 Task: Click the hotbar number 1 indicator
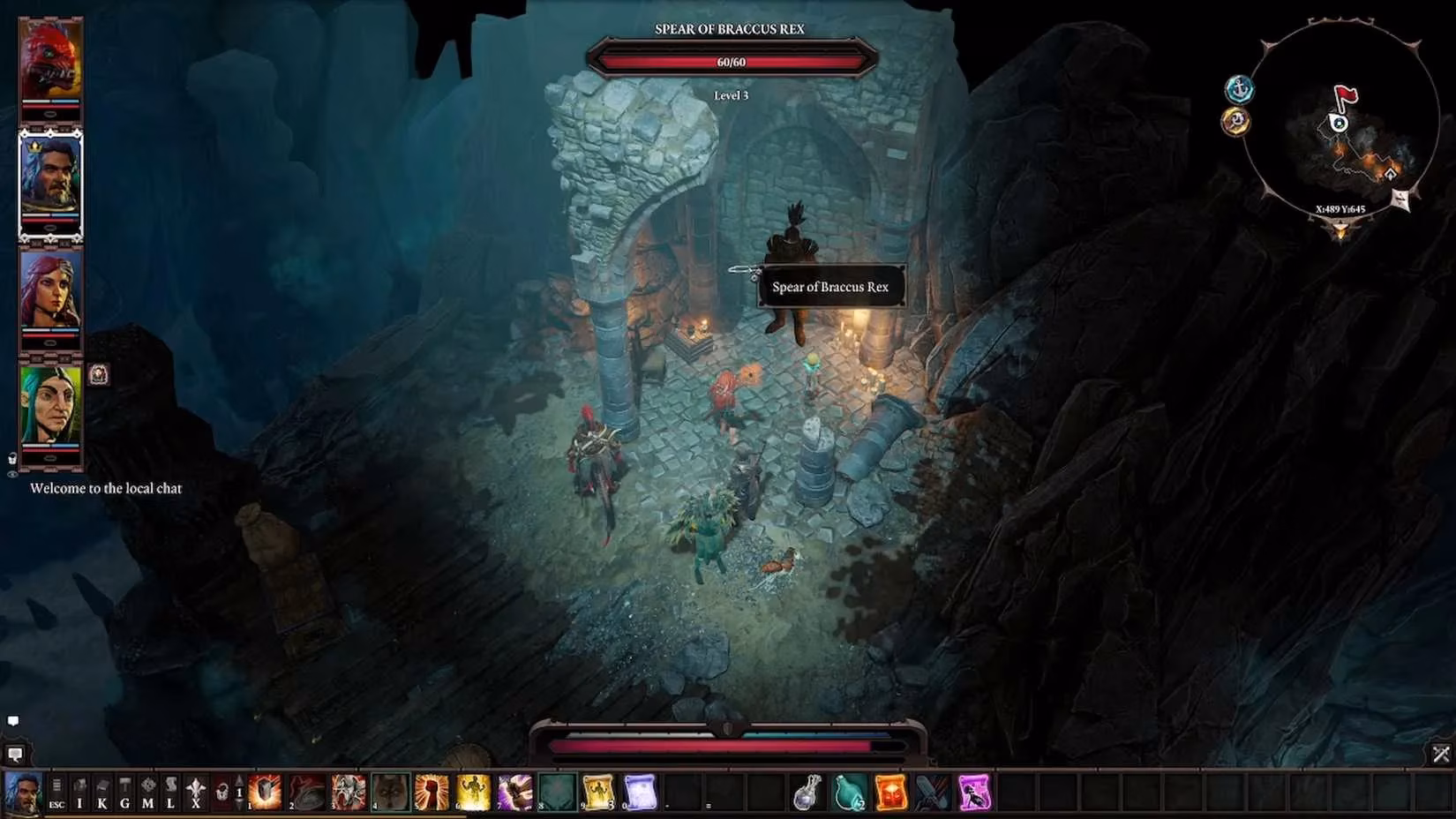[238, 793]
